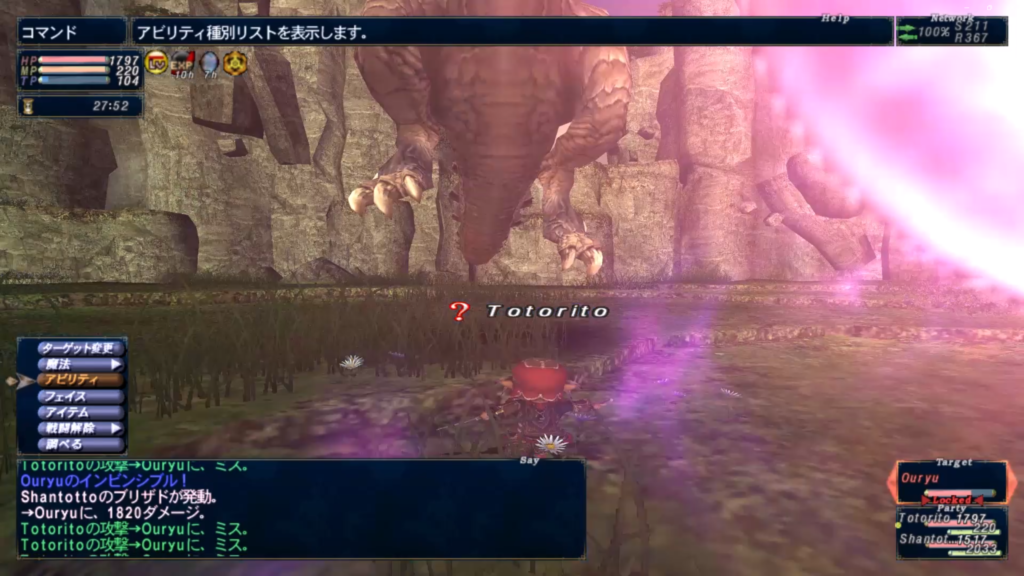Click the chat log window
This screenshot has width=1024, height=576.
(300, 508)
